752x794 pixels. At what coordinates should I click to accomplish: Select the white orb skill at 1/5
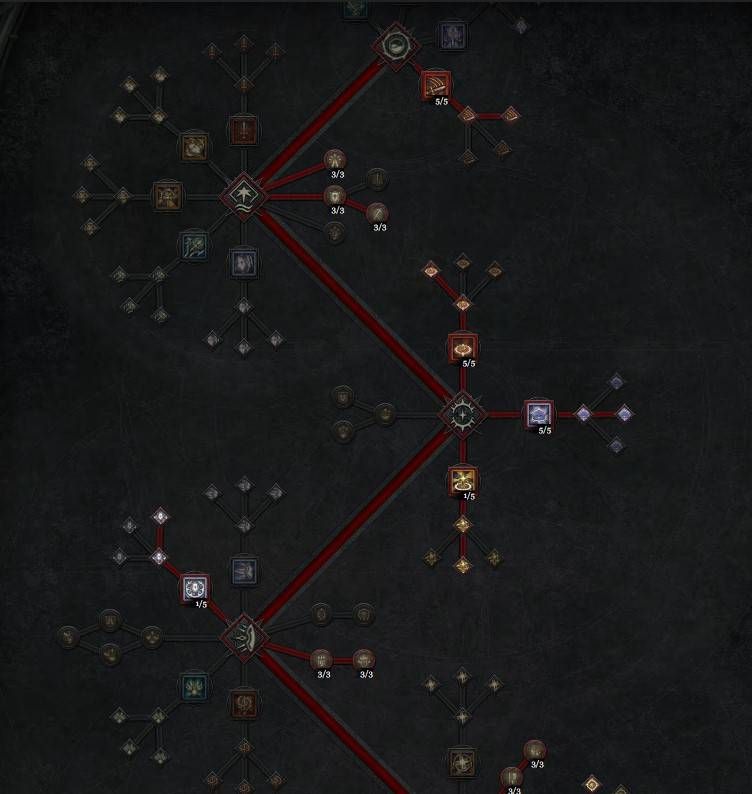point(195,588)
